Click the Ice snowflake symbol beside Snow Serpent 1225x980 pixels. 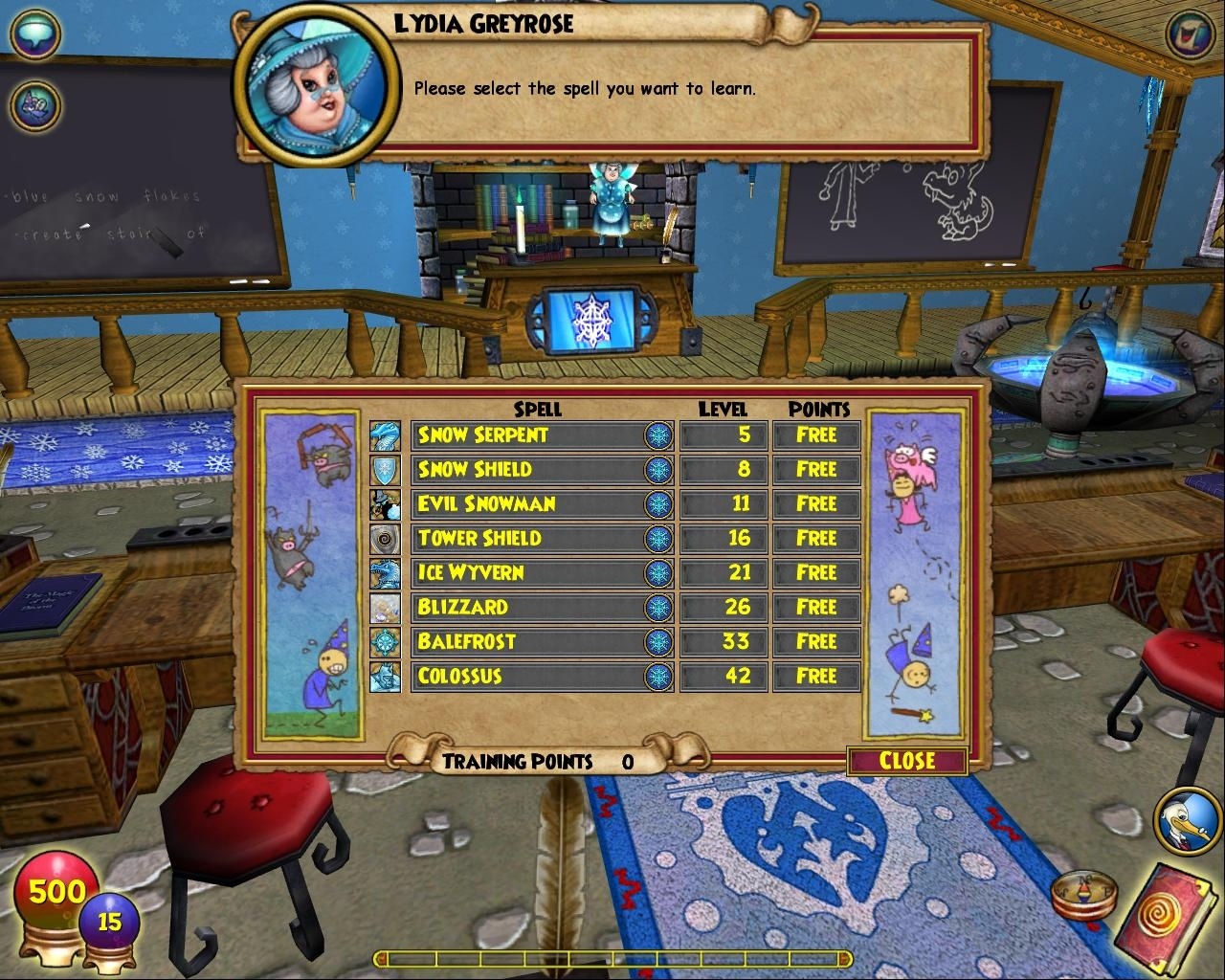pyautogui.click(x=659, y=435)
